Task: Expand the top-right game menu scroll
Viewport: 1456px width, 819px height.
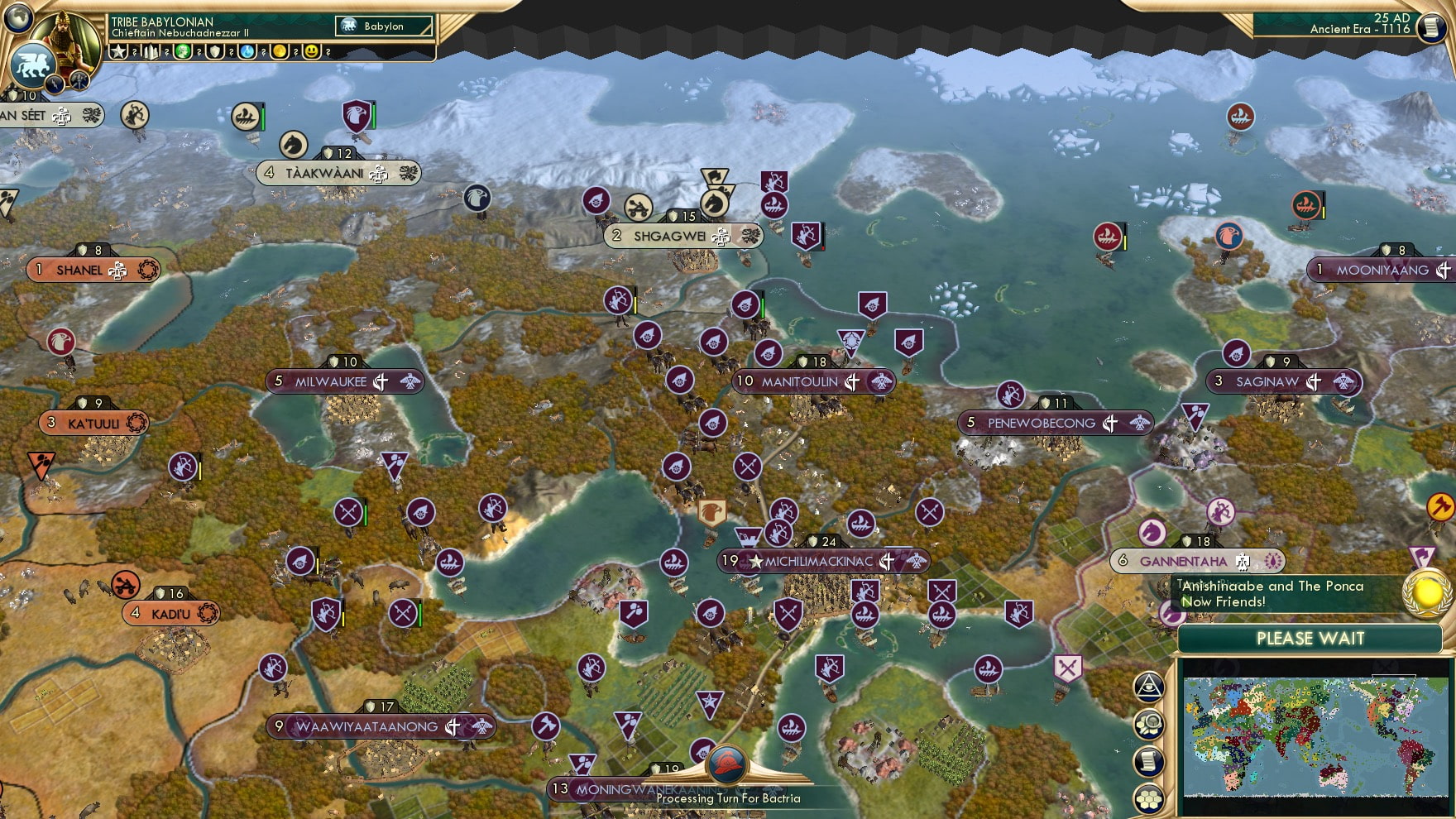Action: [1431, 26]
